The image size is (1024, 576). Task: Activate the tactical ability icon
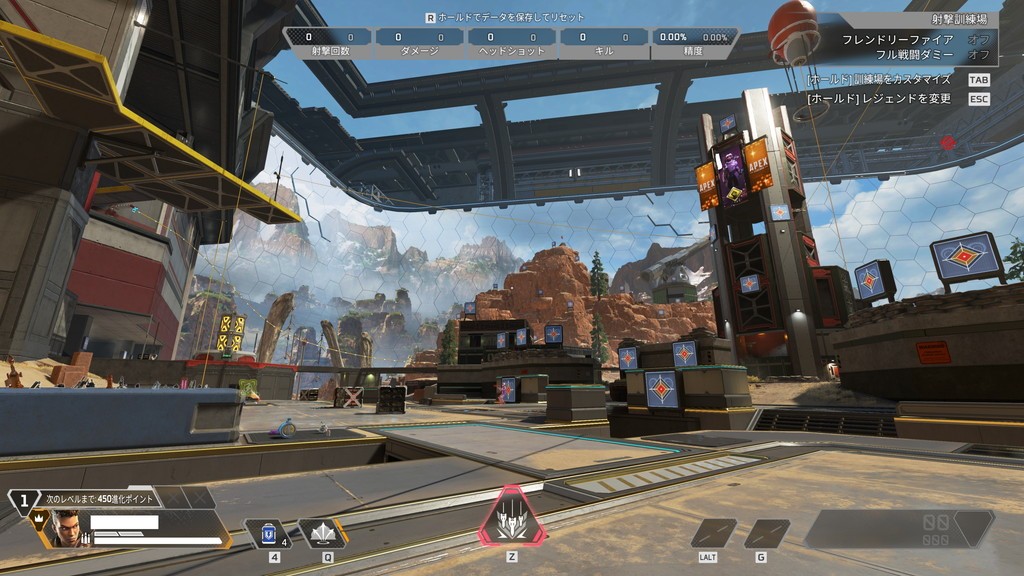point(323,534)
